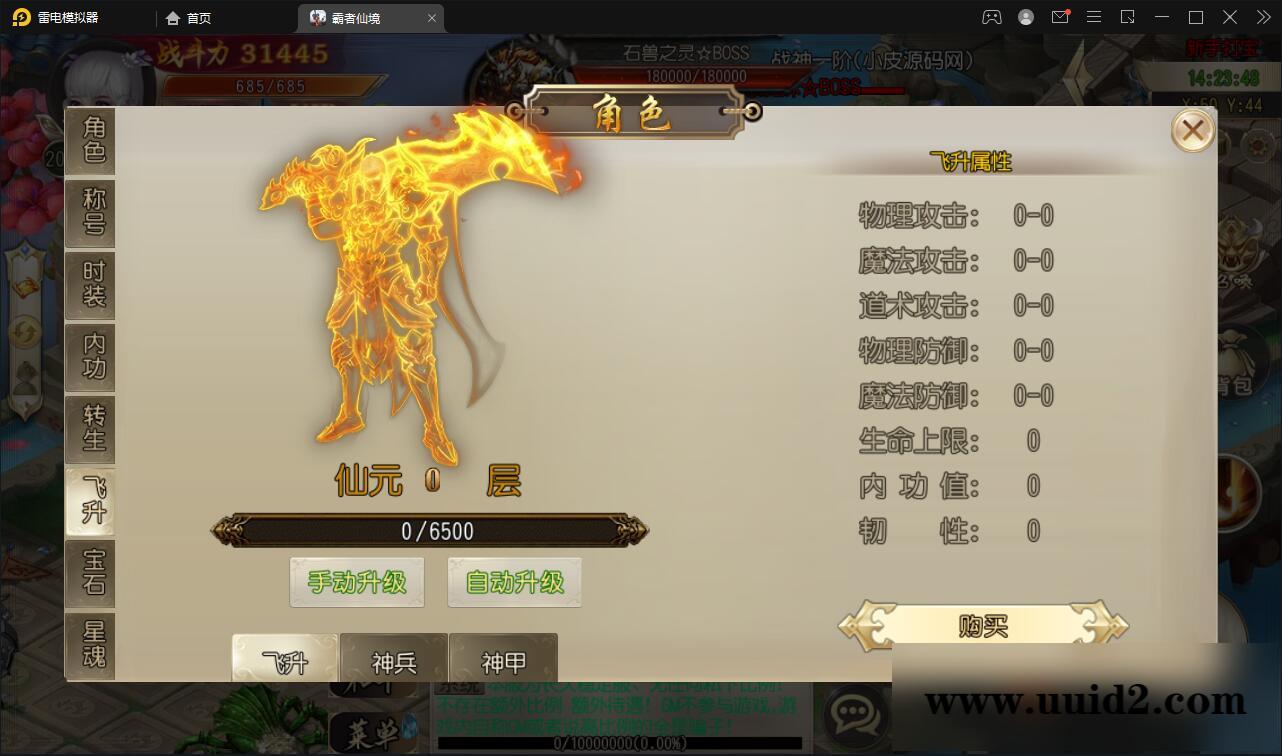
Task: Open the hamburger menu icon in the titlebar
Action: (1093, 17)
